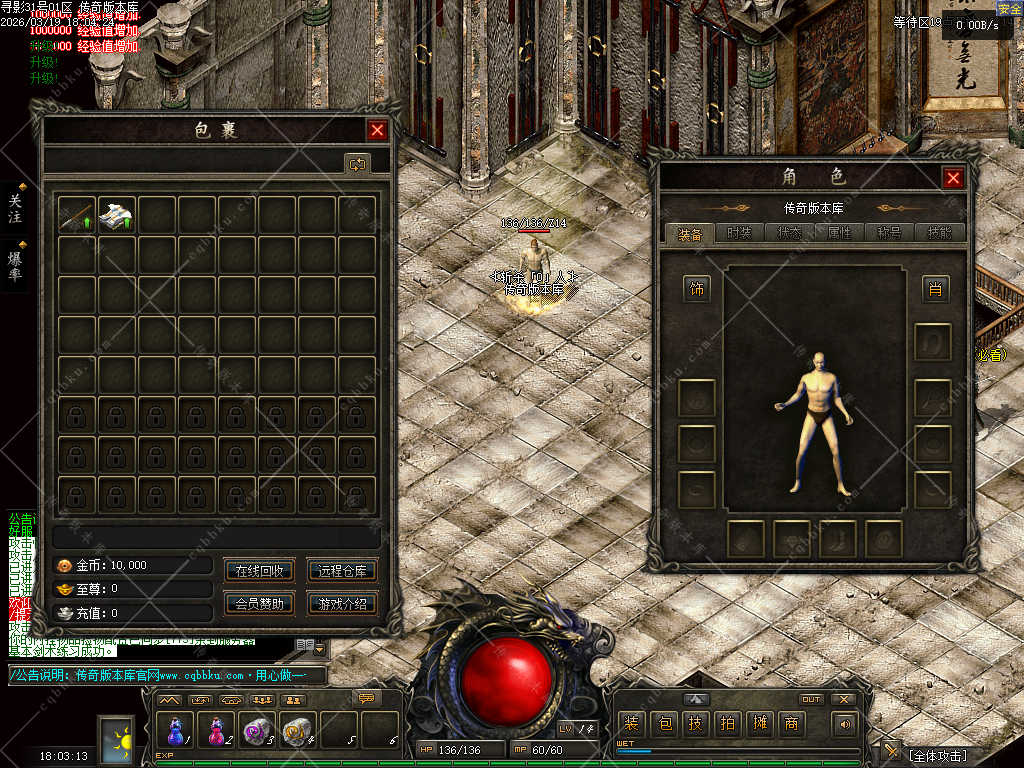
Task: Open the 属性 attributes tab
Action: pos(839,233)
